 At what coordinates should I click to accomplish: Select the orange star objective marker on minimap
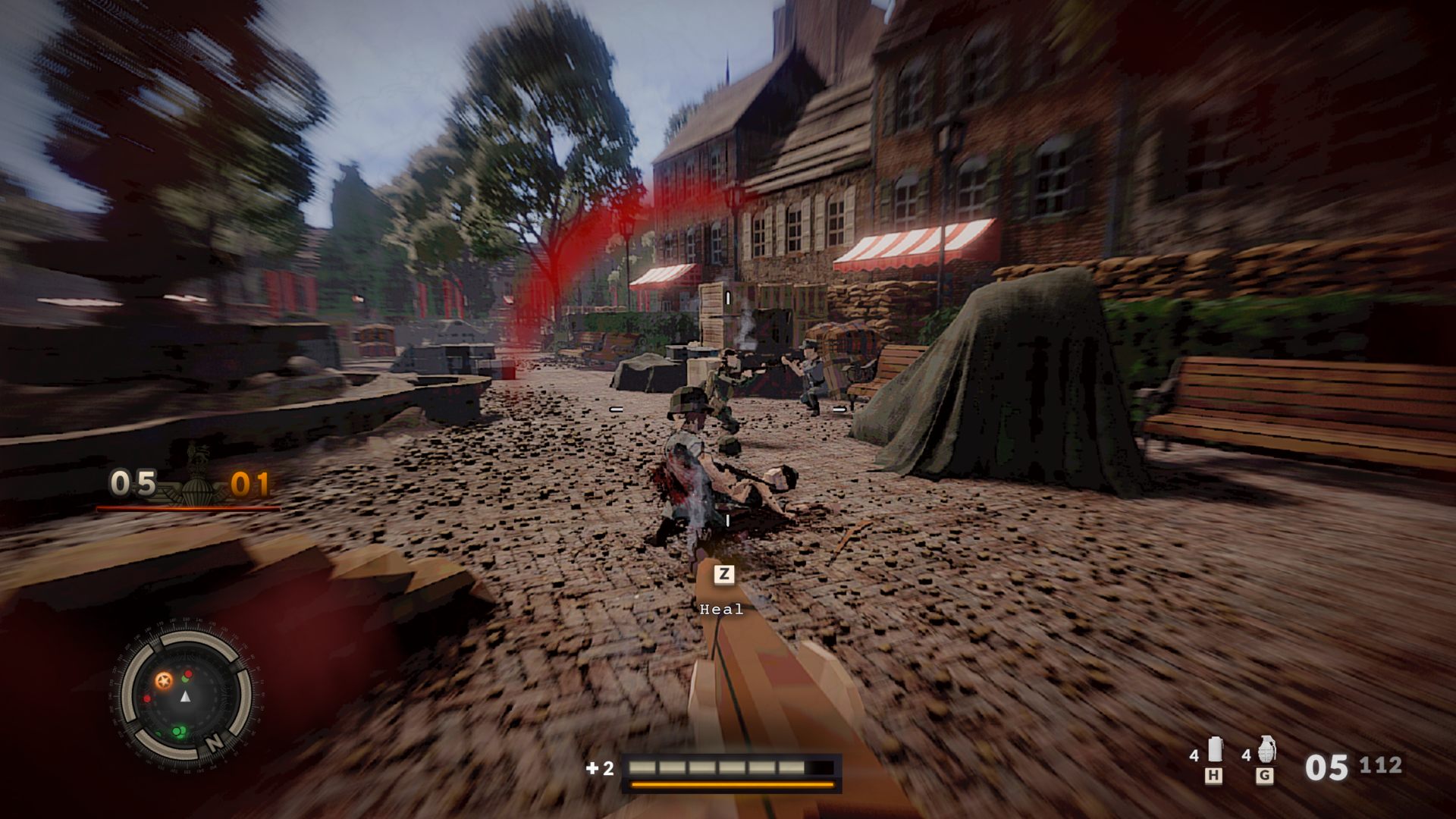163,680
